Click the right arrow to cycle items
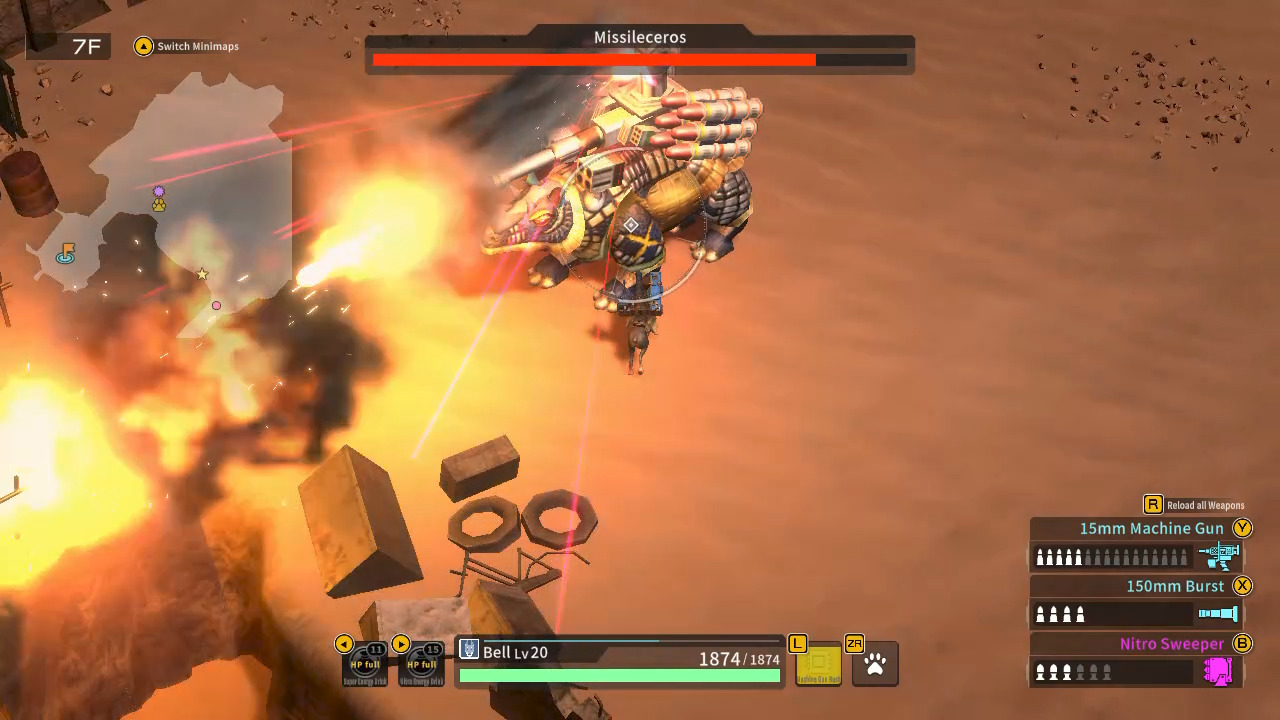 click(400, 644)
